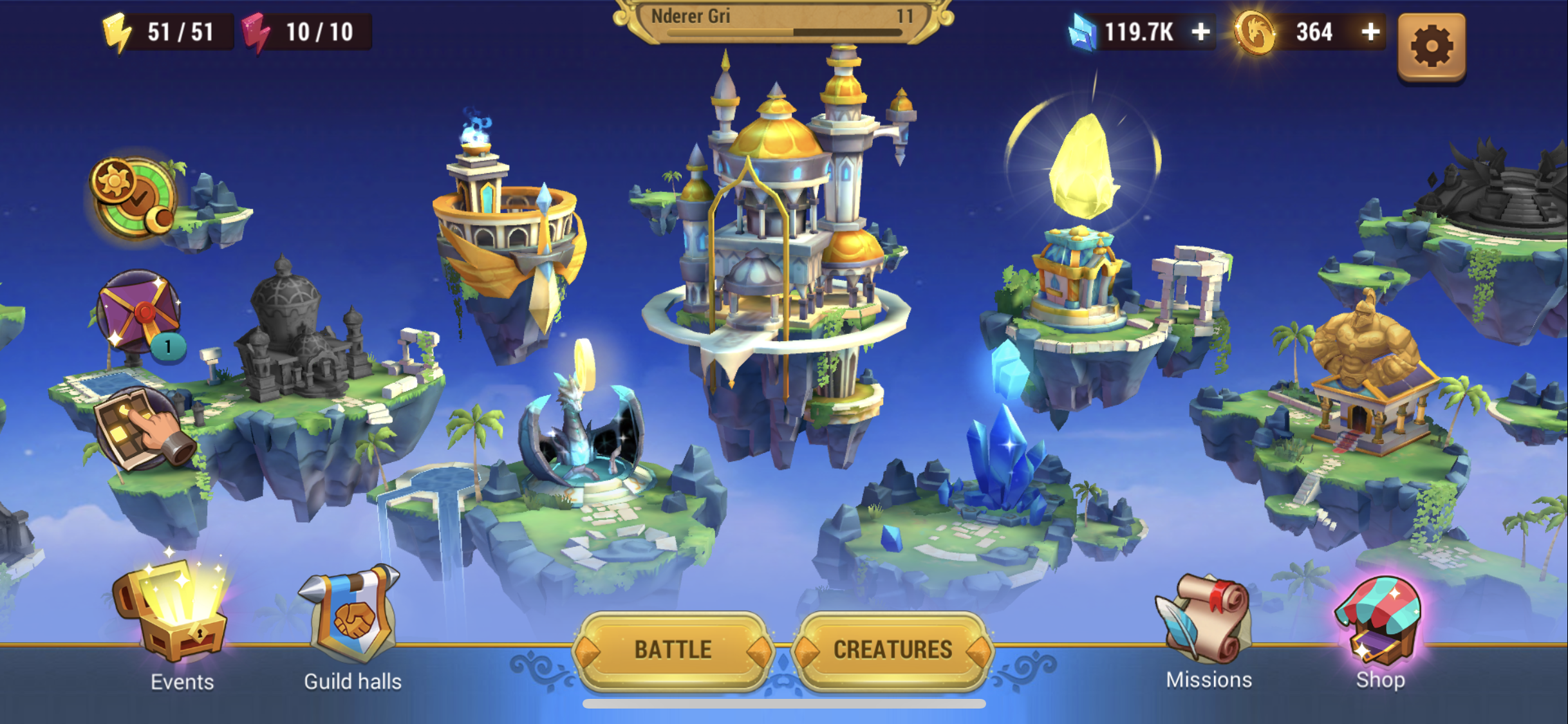Image resolution: width=1568 pixels, height=724 pixels.
Task: Open the gear settings button
Action: click(1432, 46)
